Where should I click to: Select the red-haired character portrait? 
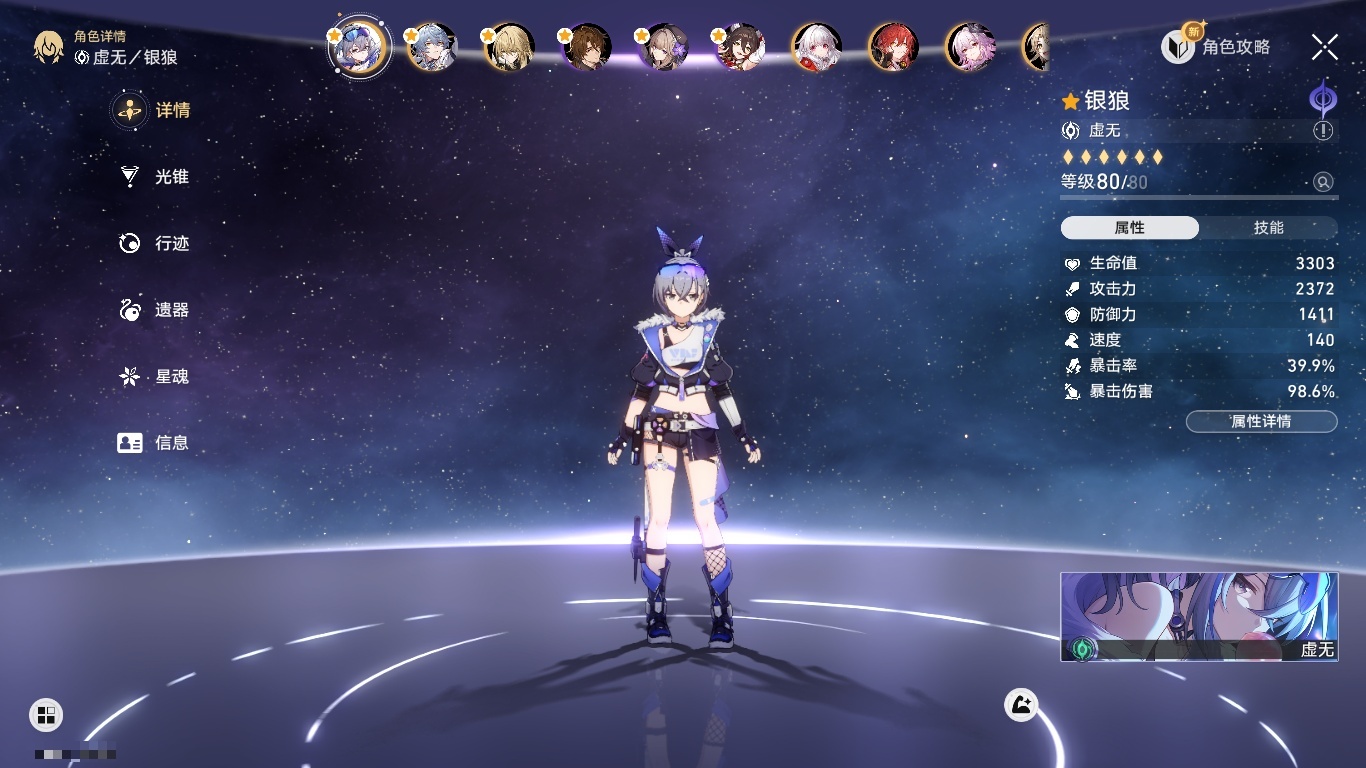(x=893, y=47)
